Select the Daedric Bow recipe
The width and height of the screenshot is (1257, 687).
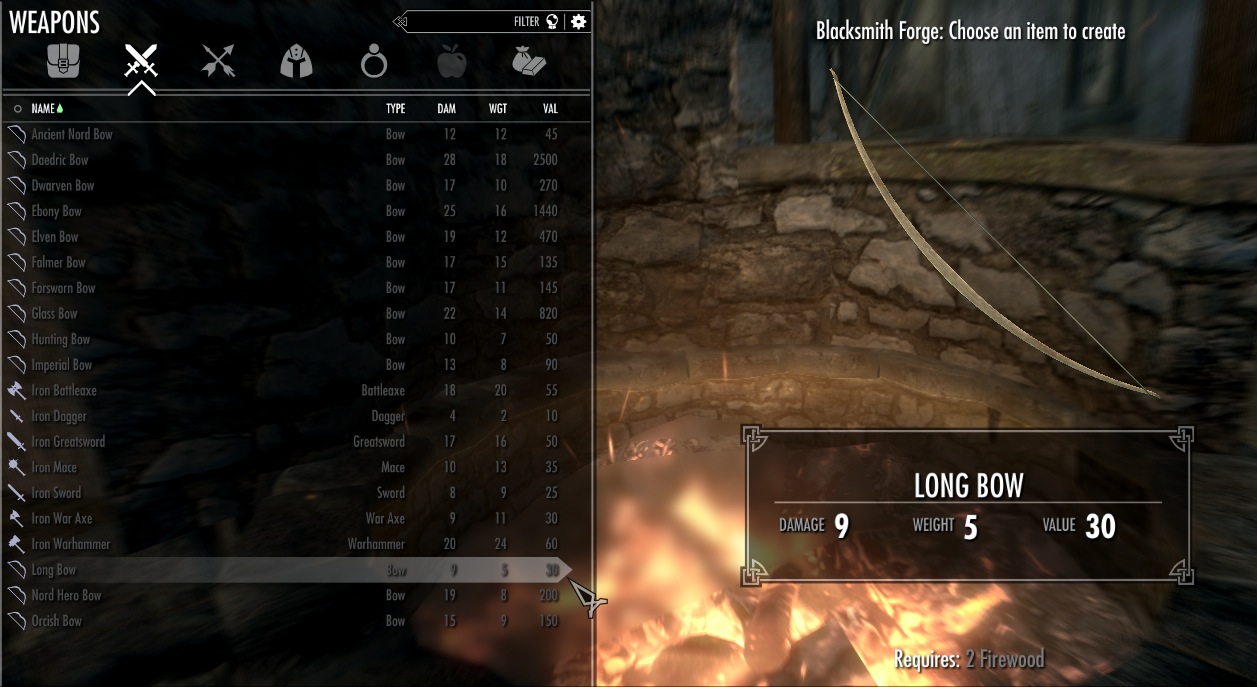pyautogui.click(x=60, y=160)
